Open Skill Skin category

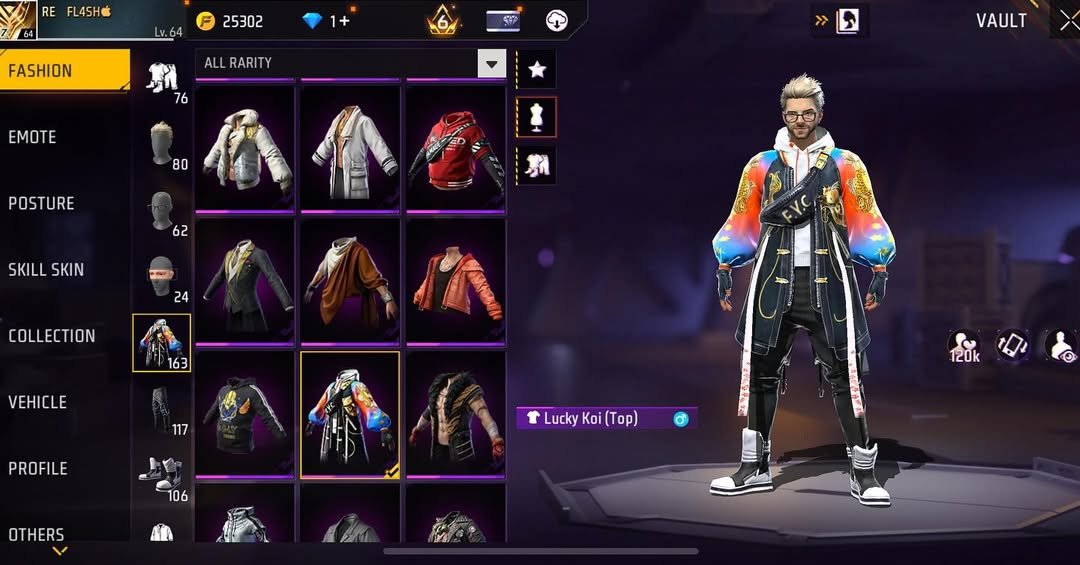46,269
